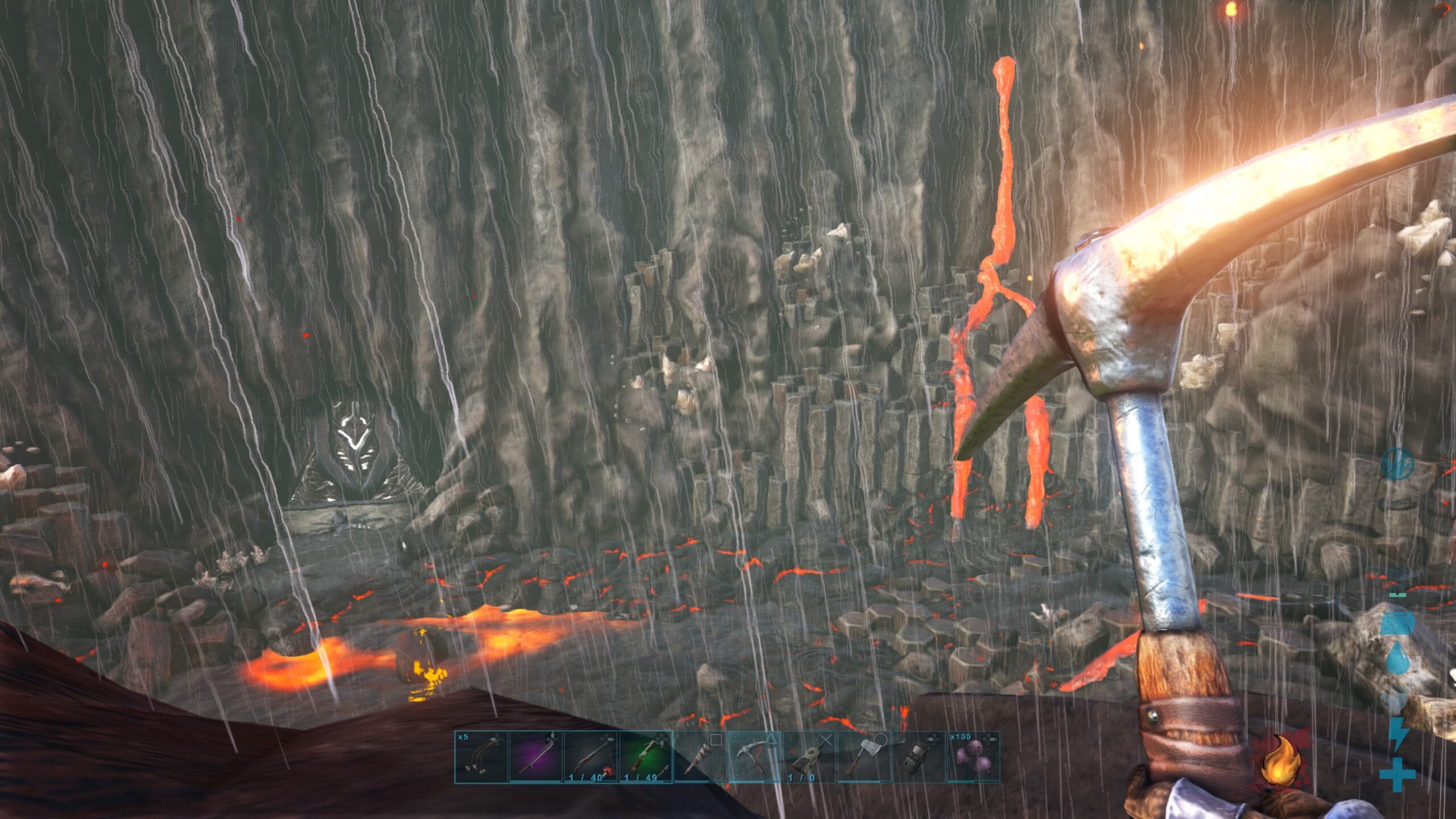
Task: Choose the dark handheld device slot
Action: (919, 756)
